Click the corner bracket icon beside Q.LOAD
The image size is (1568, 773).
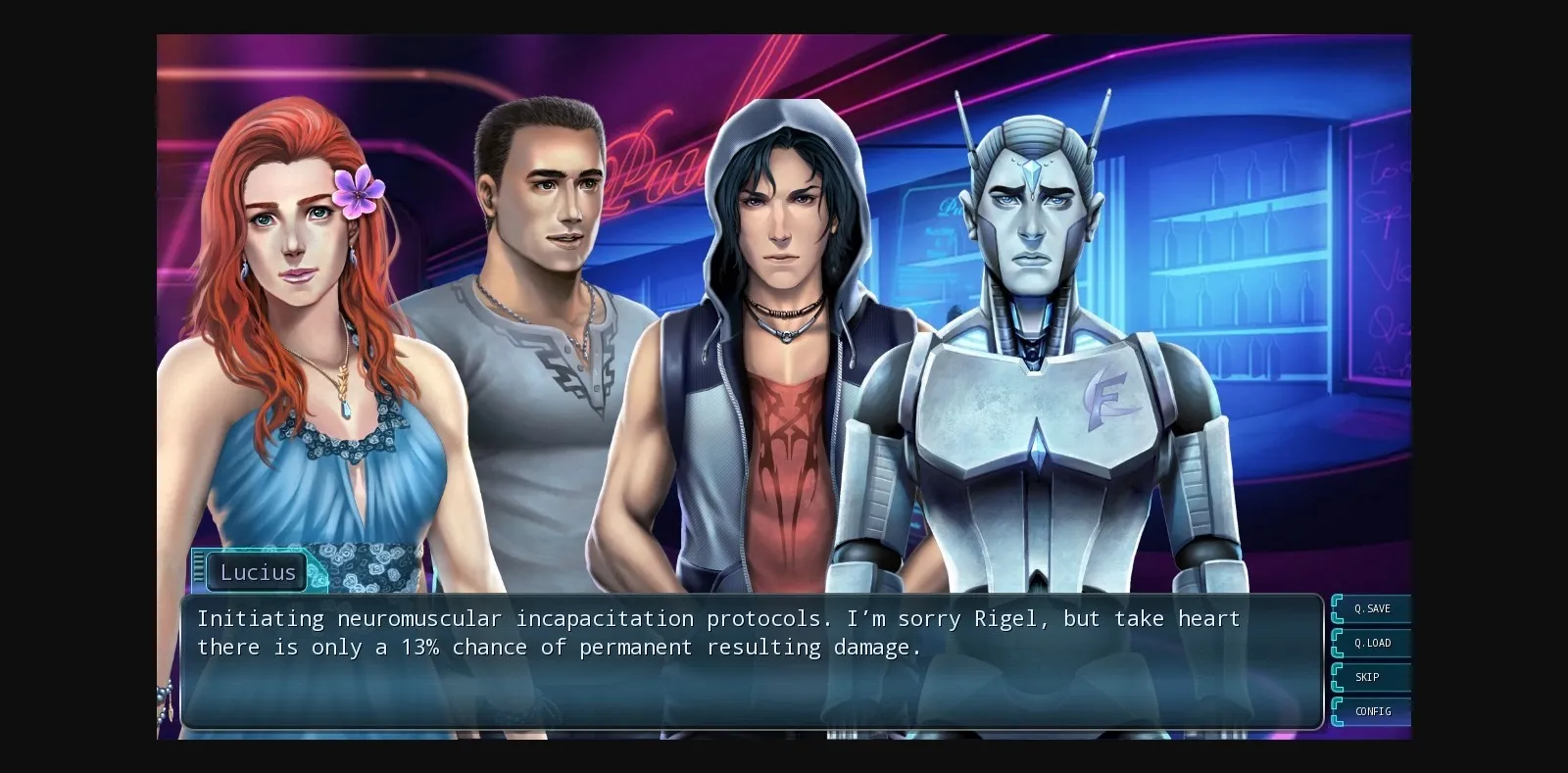click(x=1339, y=643)
